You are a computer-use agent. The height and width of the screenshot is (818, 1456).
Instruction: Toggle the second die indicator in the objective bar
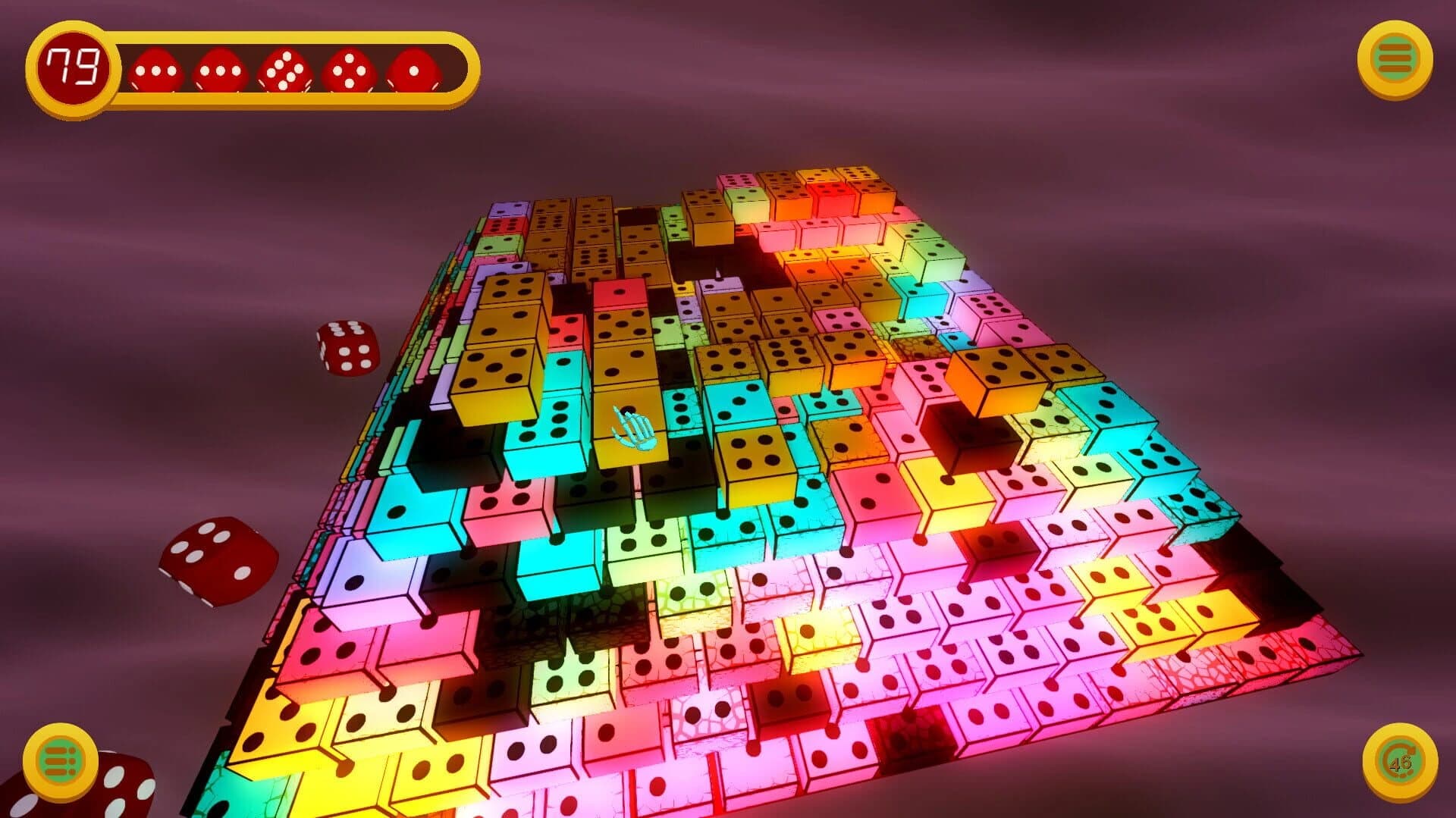(x=220, y=70)
